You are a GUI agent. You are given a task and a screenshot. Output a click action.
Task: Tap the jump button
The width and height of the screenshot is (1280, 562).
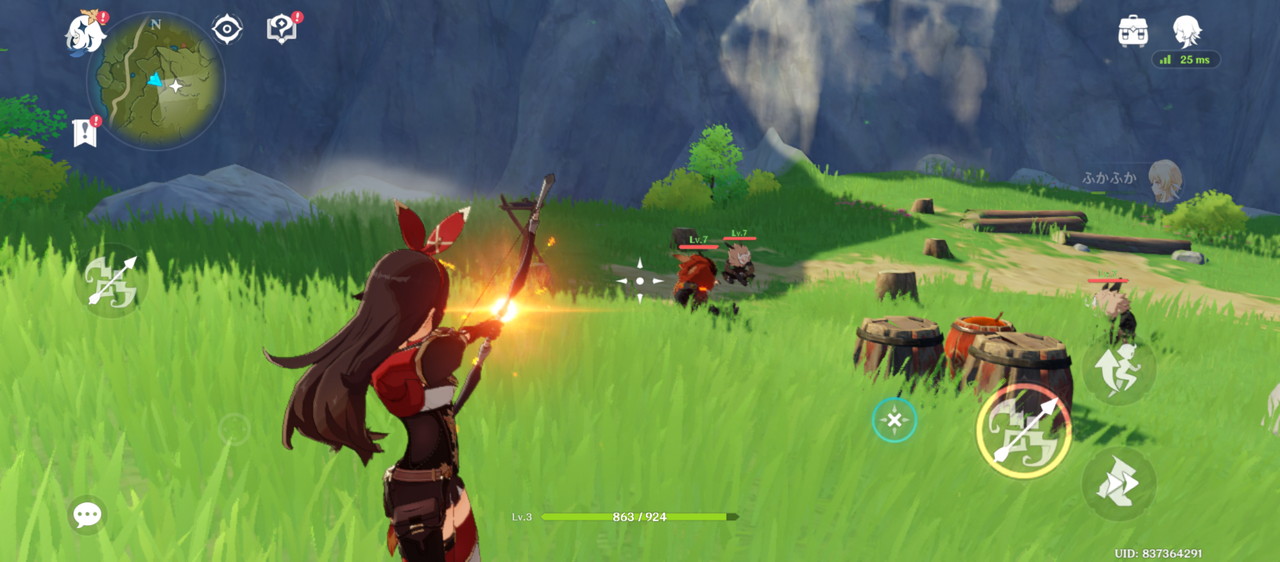coord(1118,369)
